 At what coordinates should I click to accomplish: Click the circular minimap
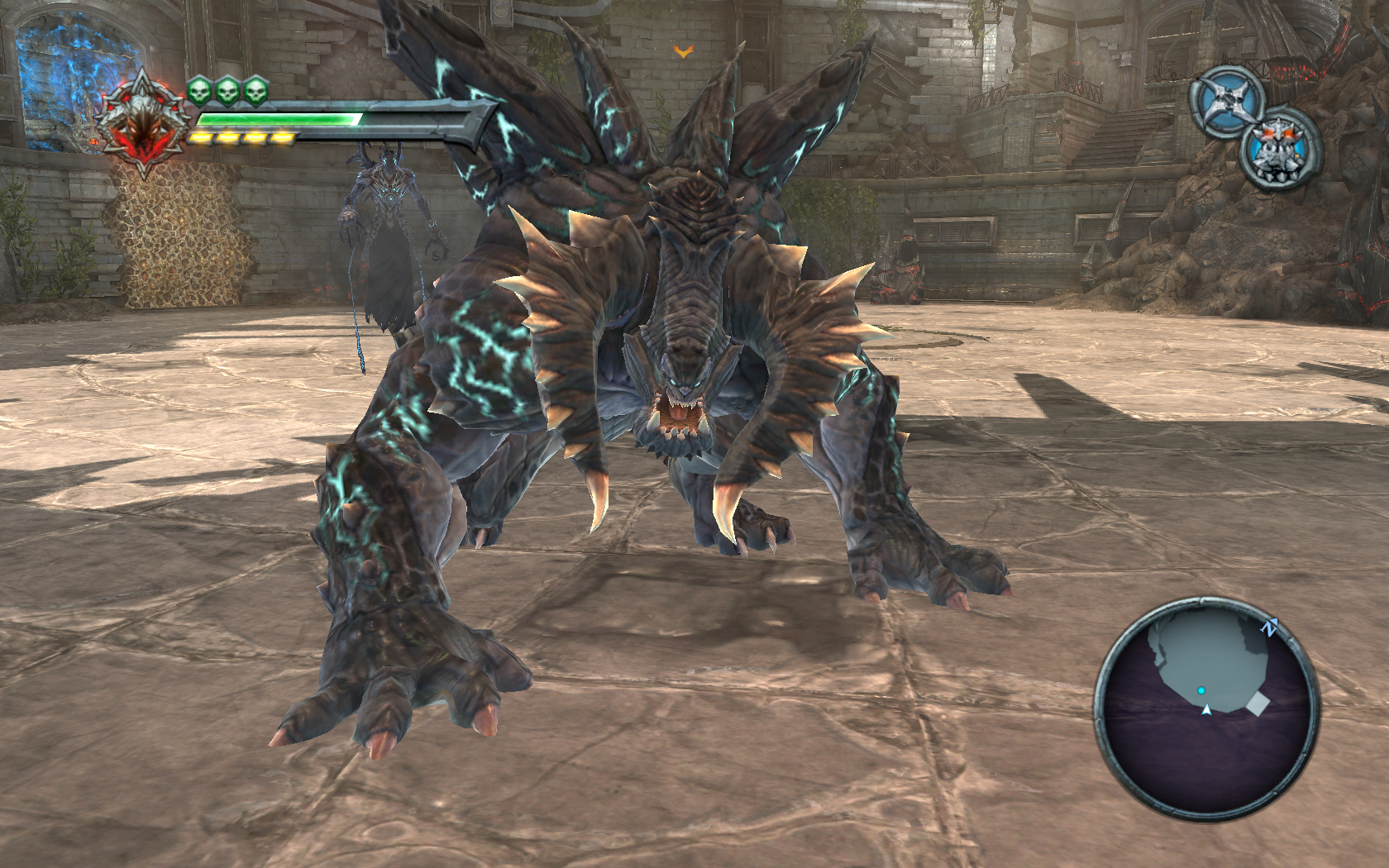(x=1207, y=708)
